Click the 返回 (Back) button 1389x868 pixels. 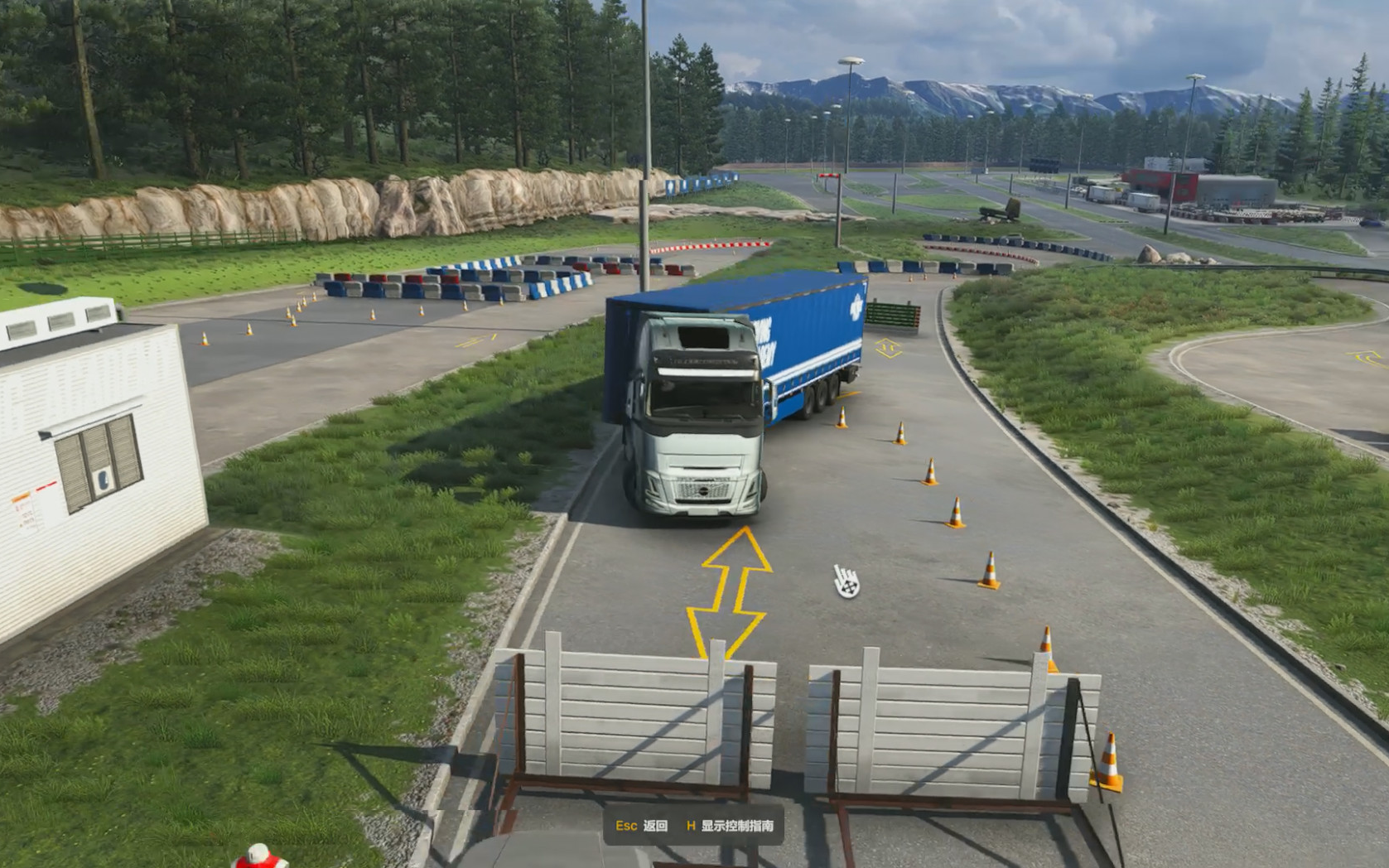tap(642, 826)
